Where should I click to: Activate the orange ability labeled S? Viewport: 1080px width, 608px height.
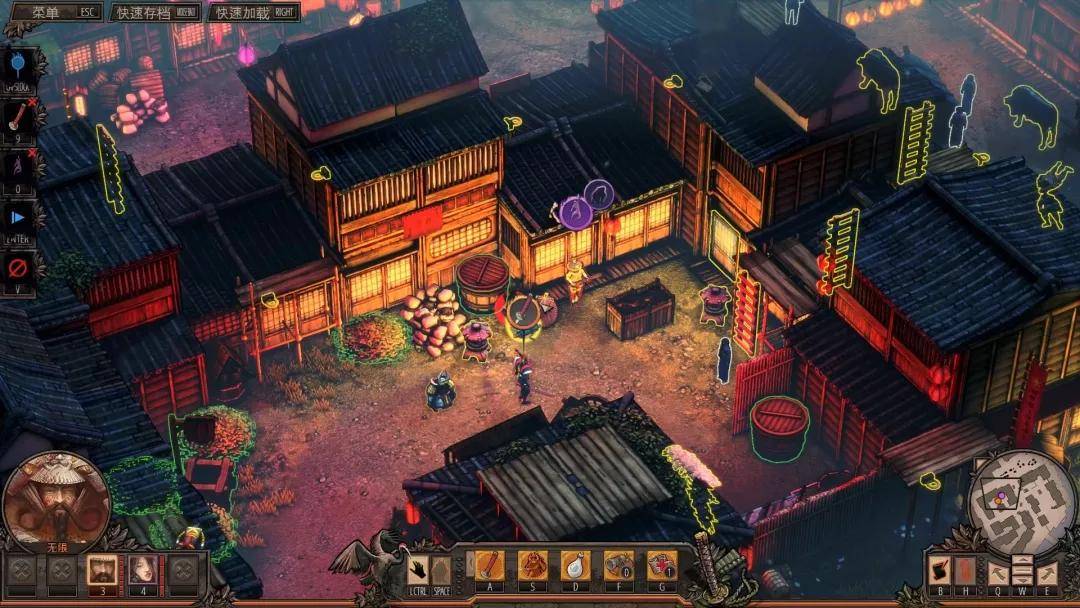[532, 566]
